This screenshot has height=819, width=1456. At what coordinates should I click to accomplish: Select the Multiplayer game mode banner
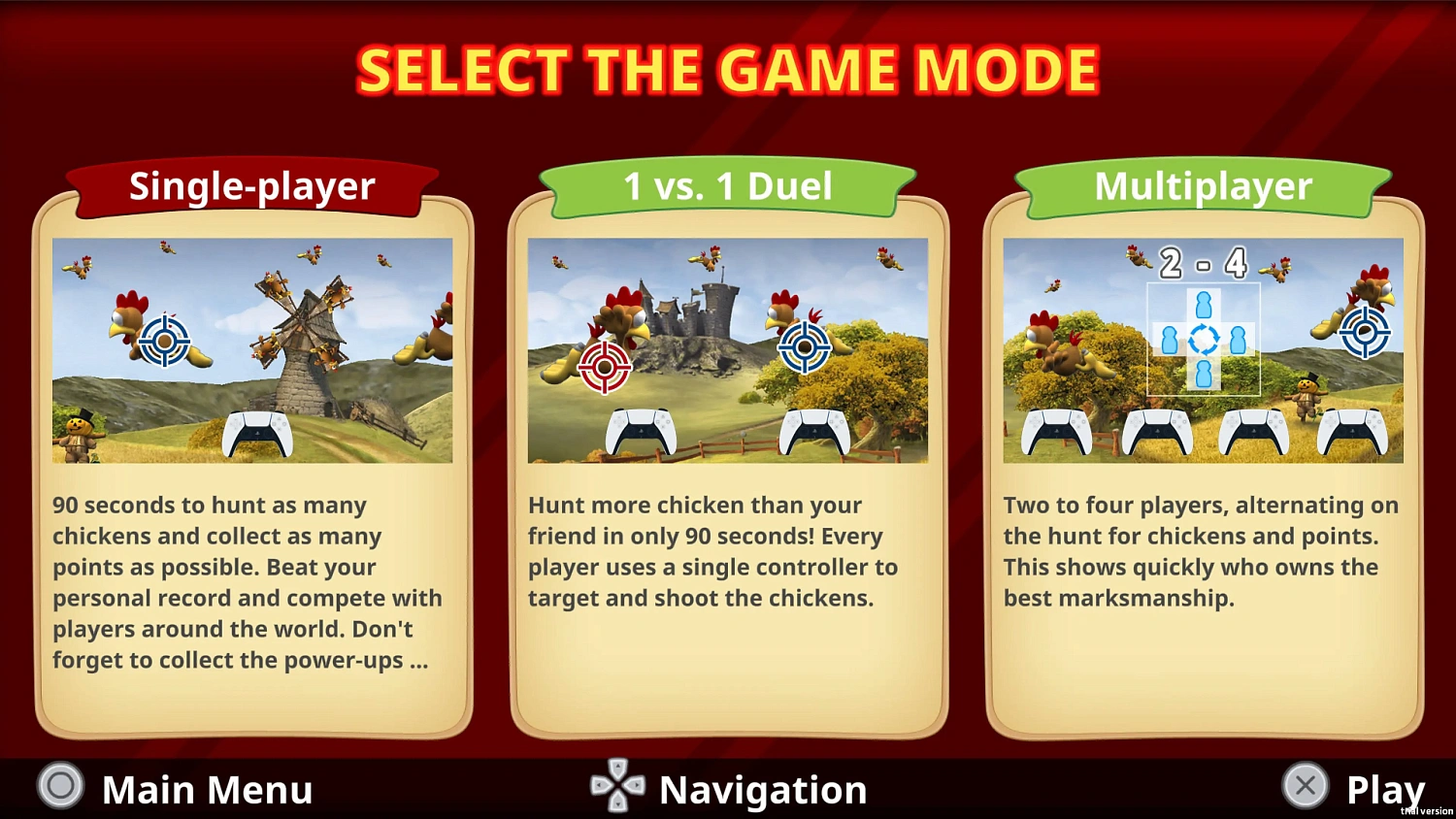click(1204, 185)
